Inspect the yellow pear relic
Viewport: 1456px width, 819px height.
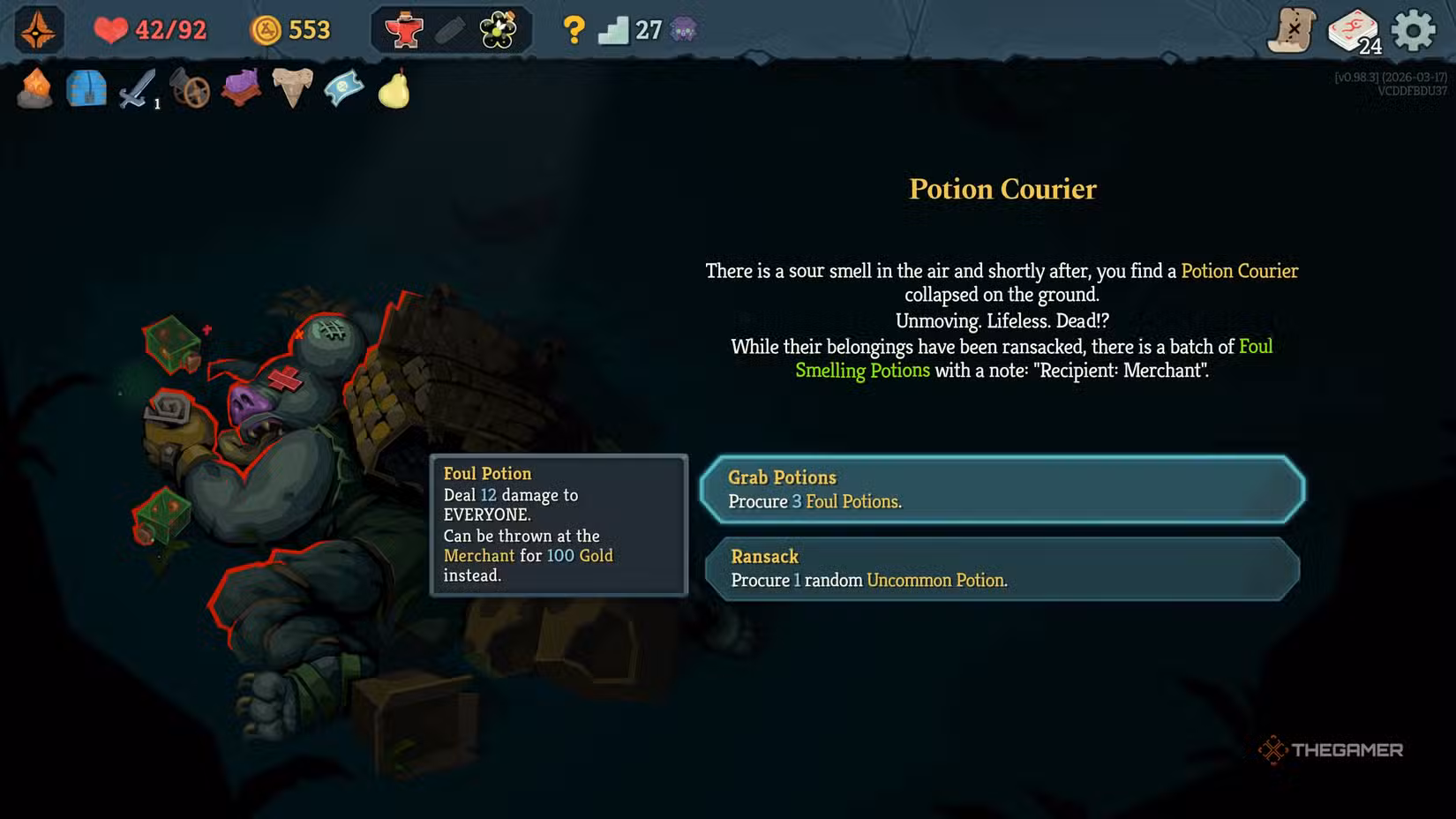(x=394, y=89)
